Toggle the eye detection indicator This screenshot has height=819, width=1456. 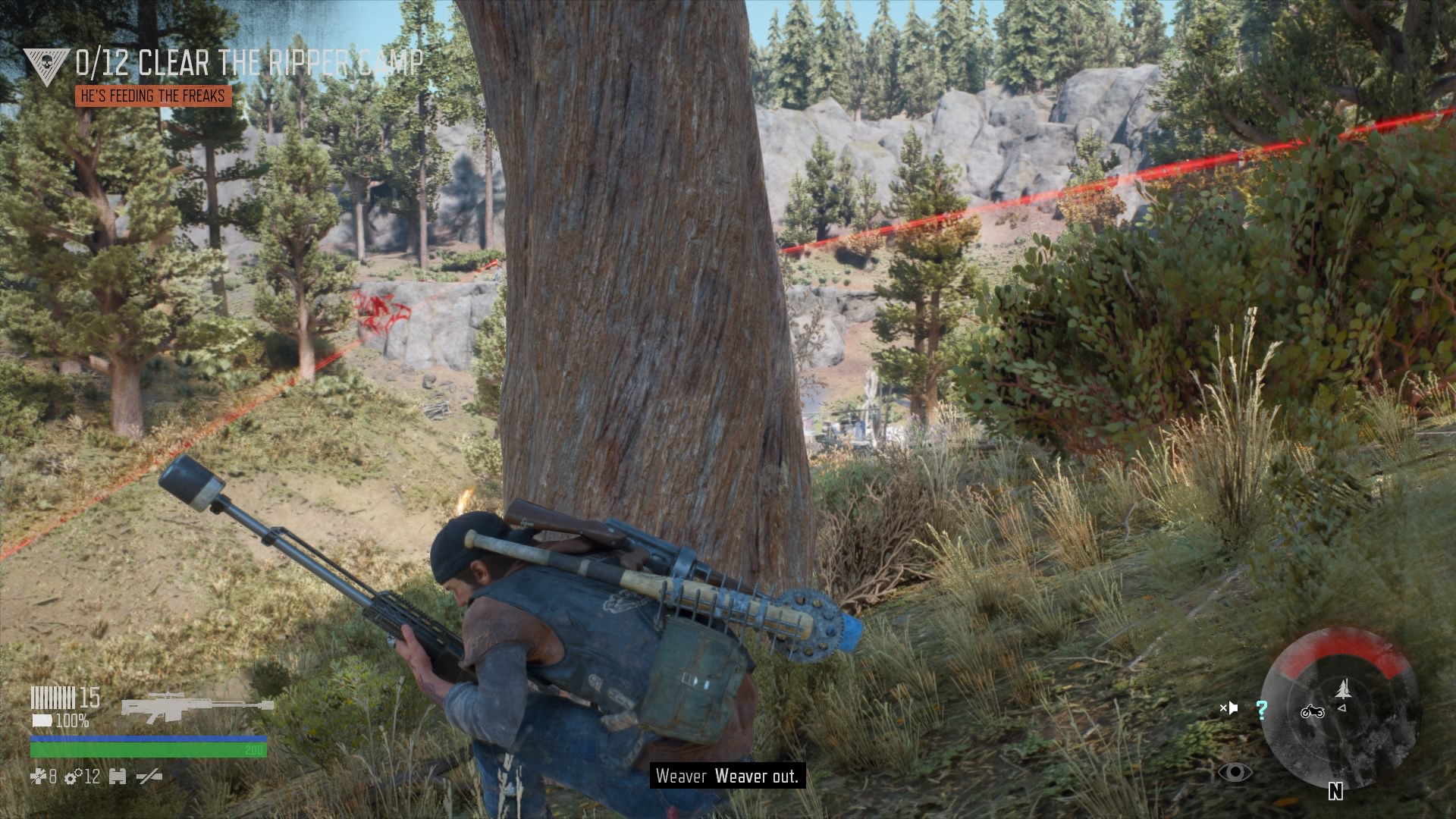click(1235, 772)
